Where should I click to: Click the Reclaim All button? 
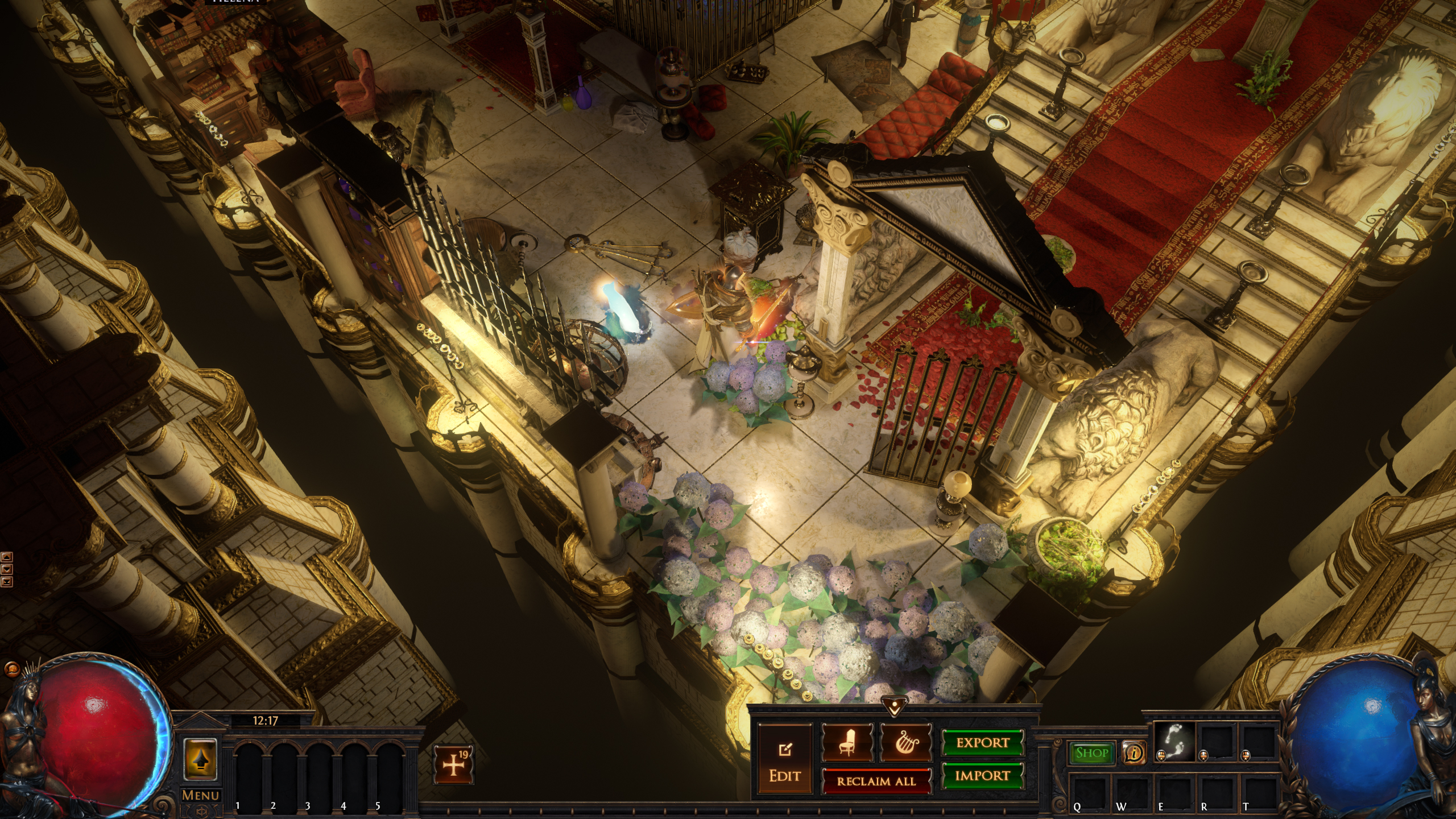click(x=876, y=781)
